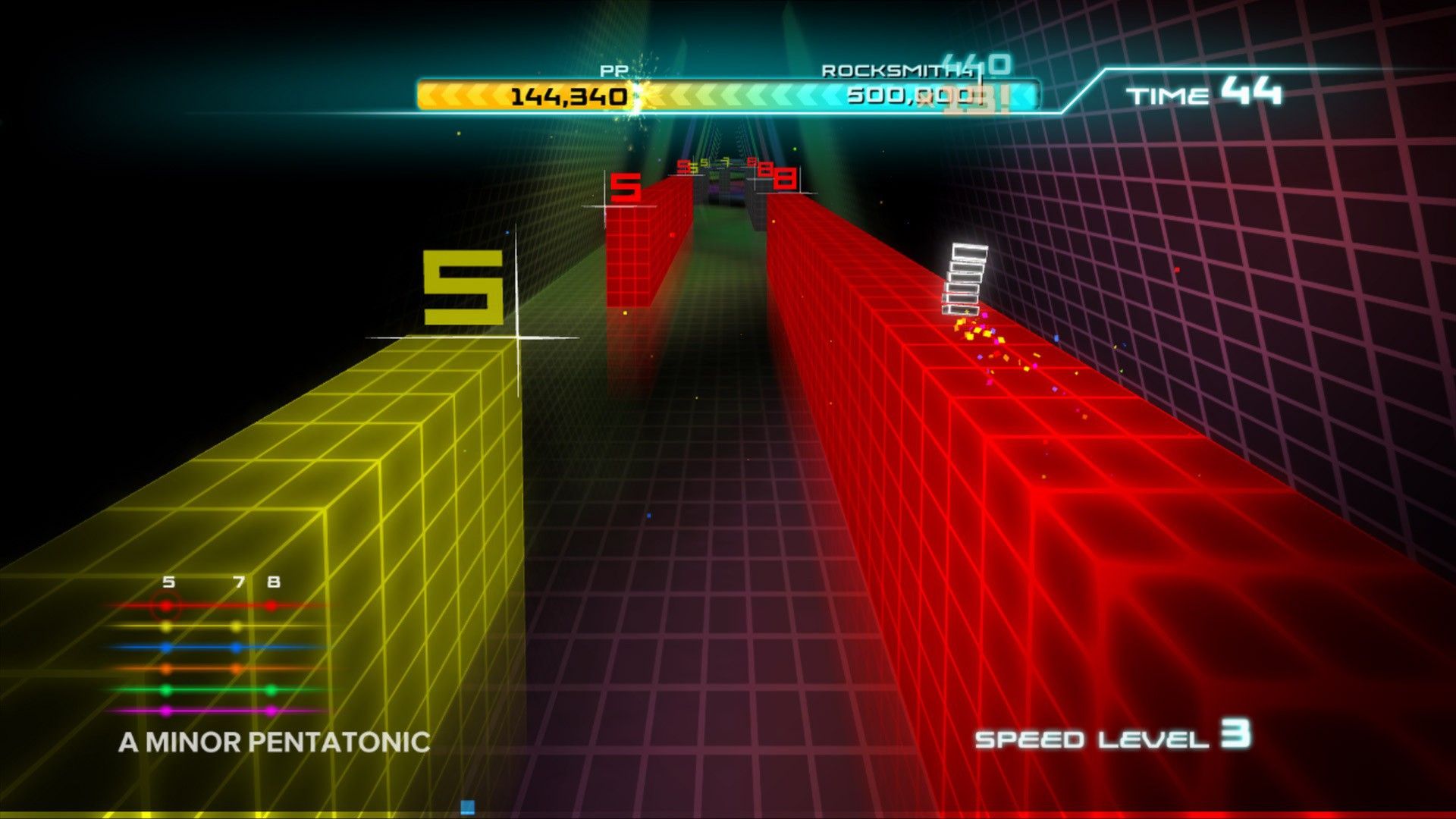Click the blue string note on the fretboard diagram
1456x819 pixels.
[x=166, y=648]
